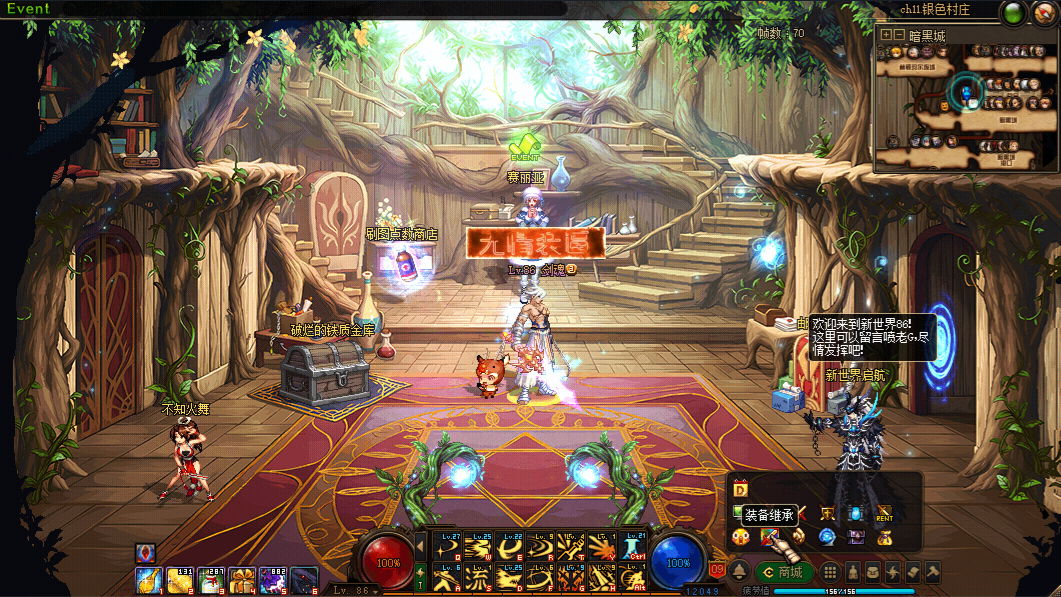Click the RENT sword icon
This screenshot has width=1061, height=597.
885,514
